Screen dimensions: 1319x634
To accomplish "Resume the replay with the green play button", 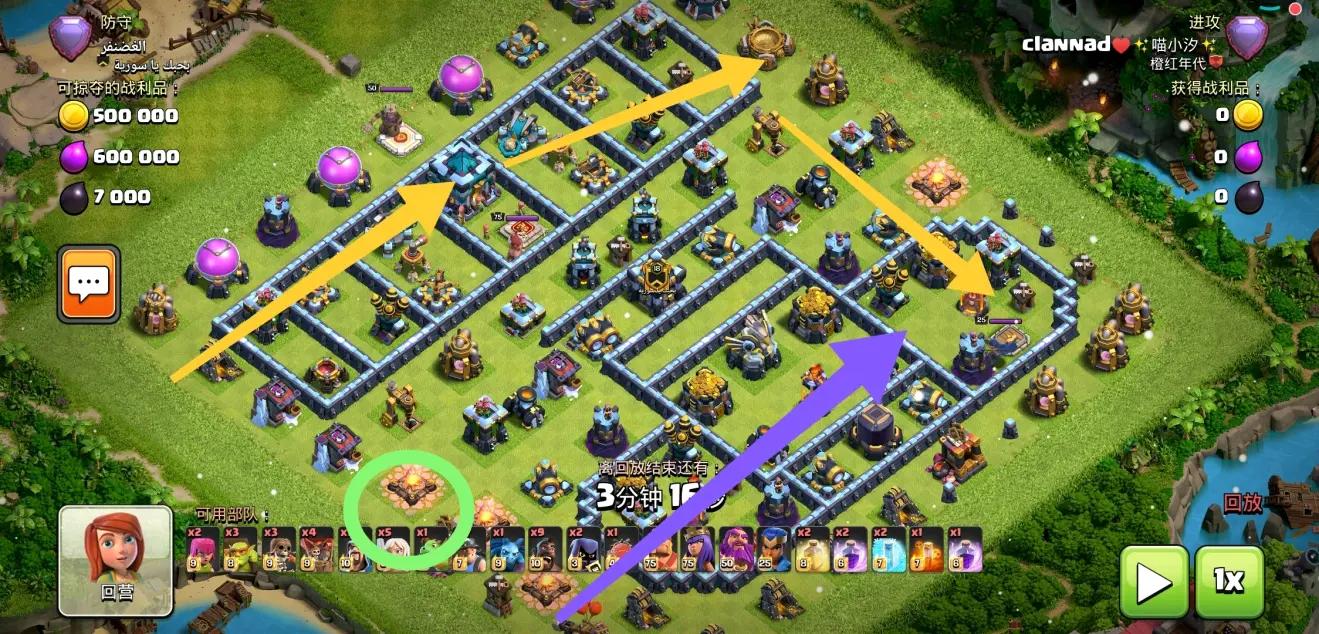I will 1154,581.
